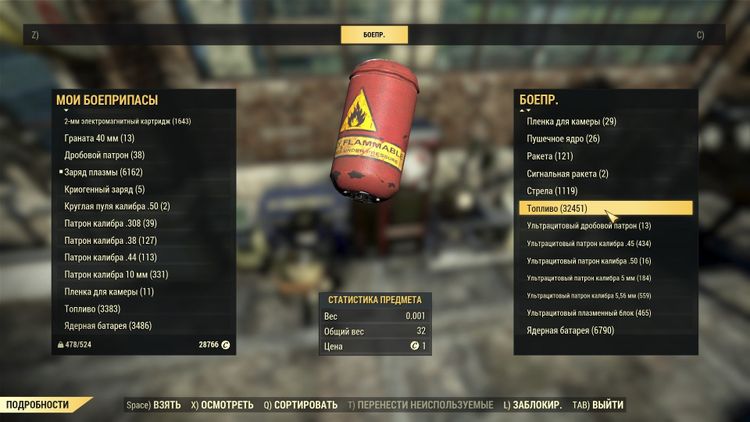Select Пушечное ядро (26) in stash
Viewport: 750px width, 422px height.
[x=563, y=138]
